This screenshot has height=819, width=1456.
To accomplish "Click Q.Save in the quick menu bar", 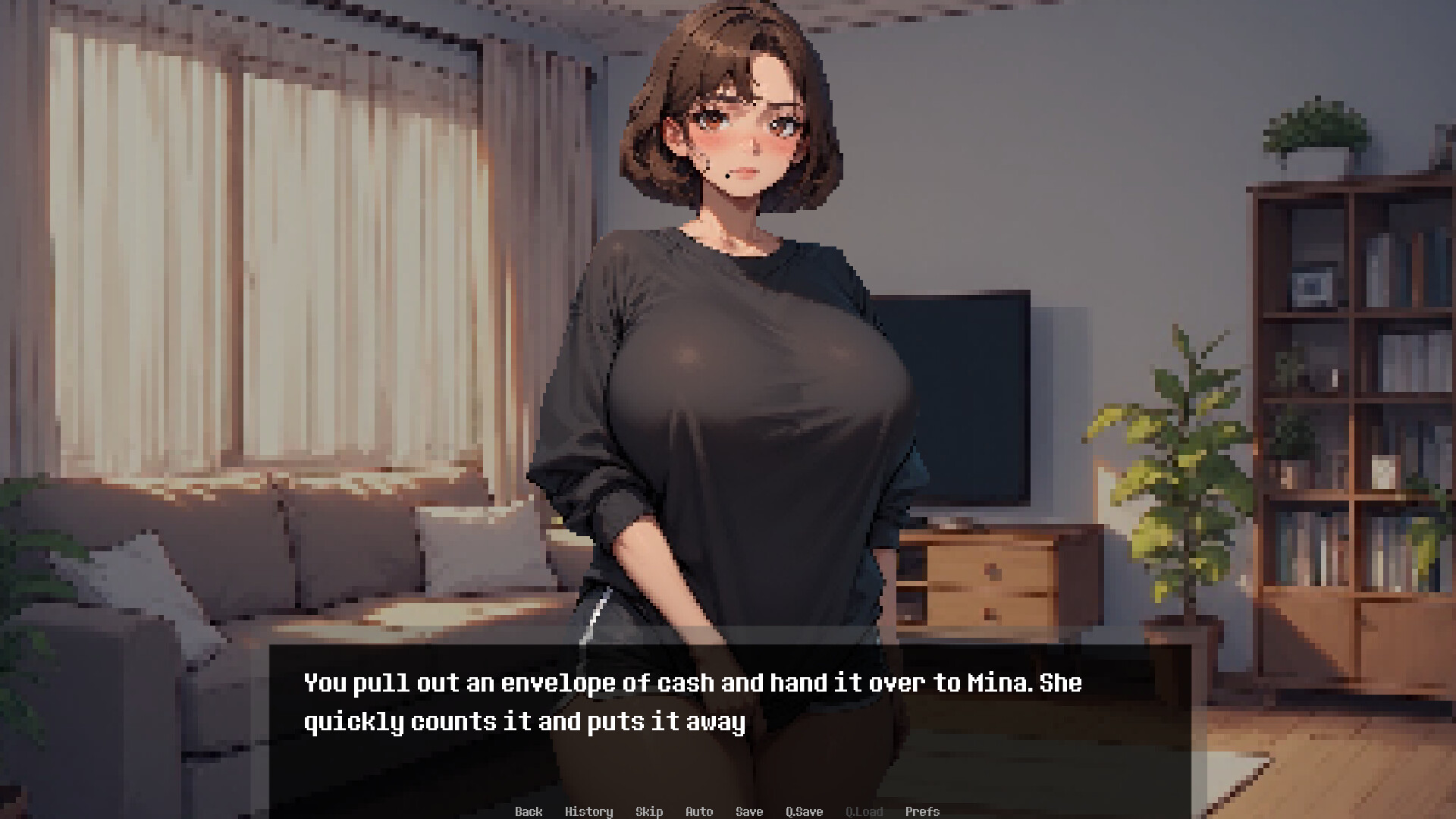I will coord(805,811).
